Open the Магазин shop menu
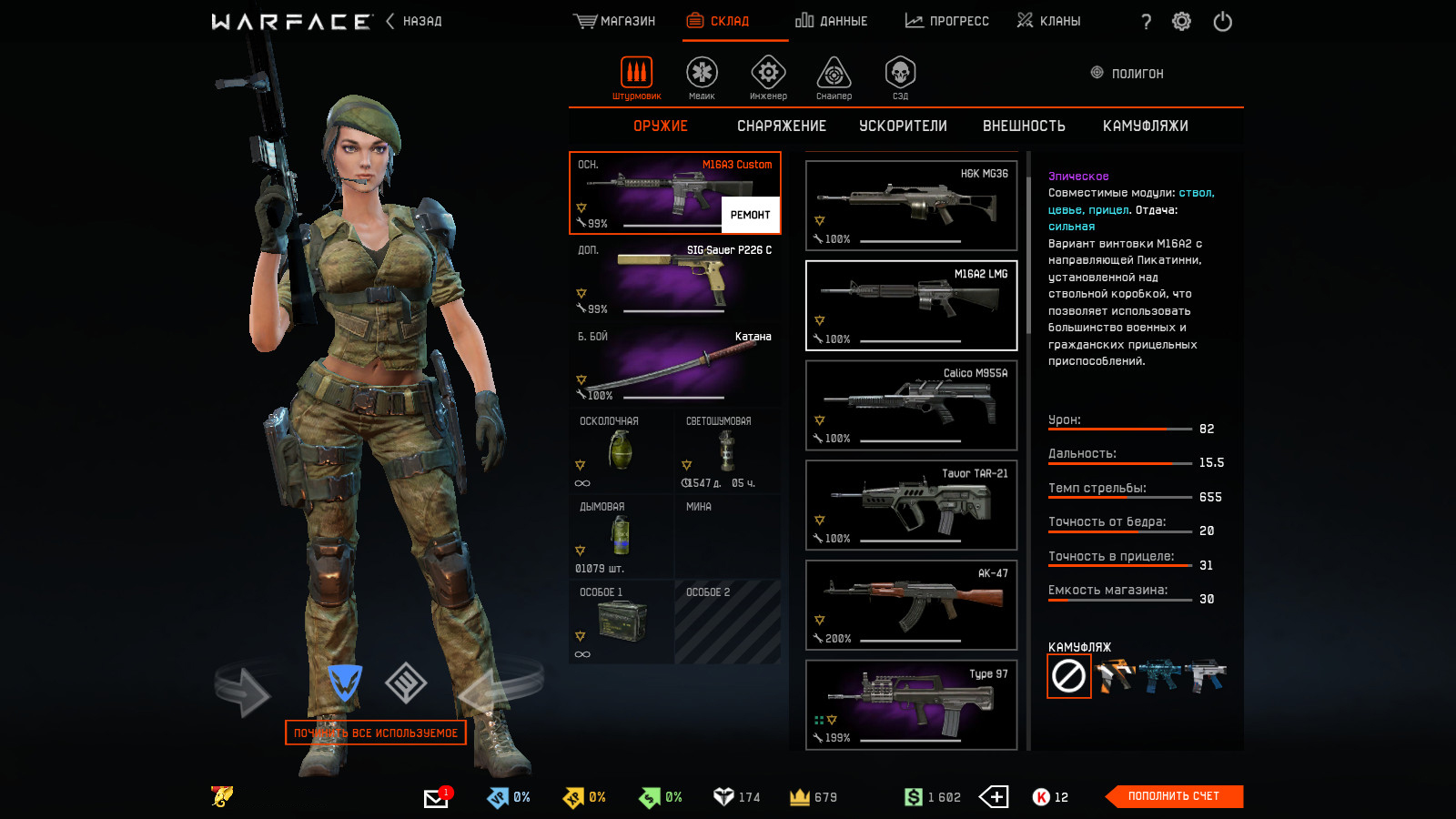The height and width of the screenshot is (819, 1456). pyautogui.click(x=615, y=21)
